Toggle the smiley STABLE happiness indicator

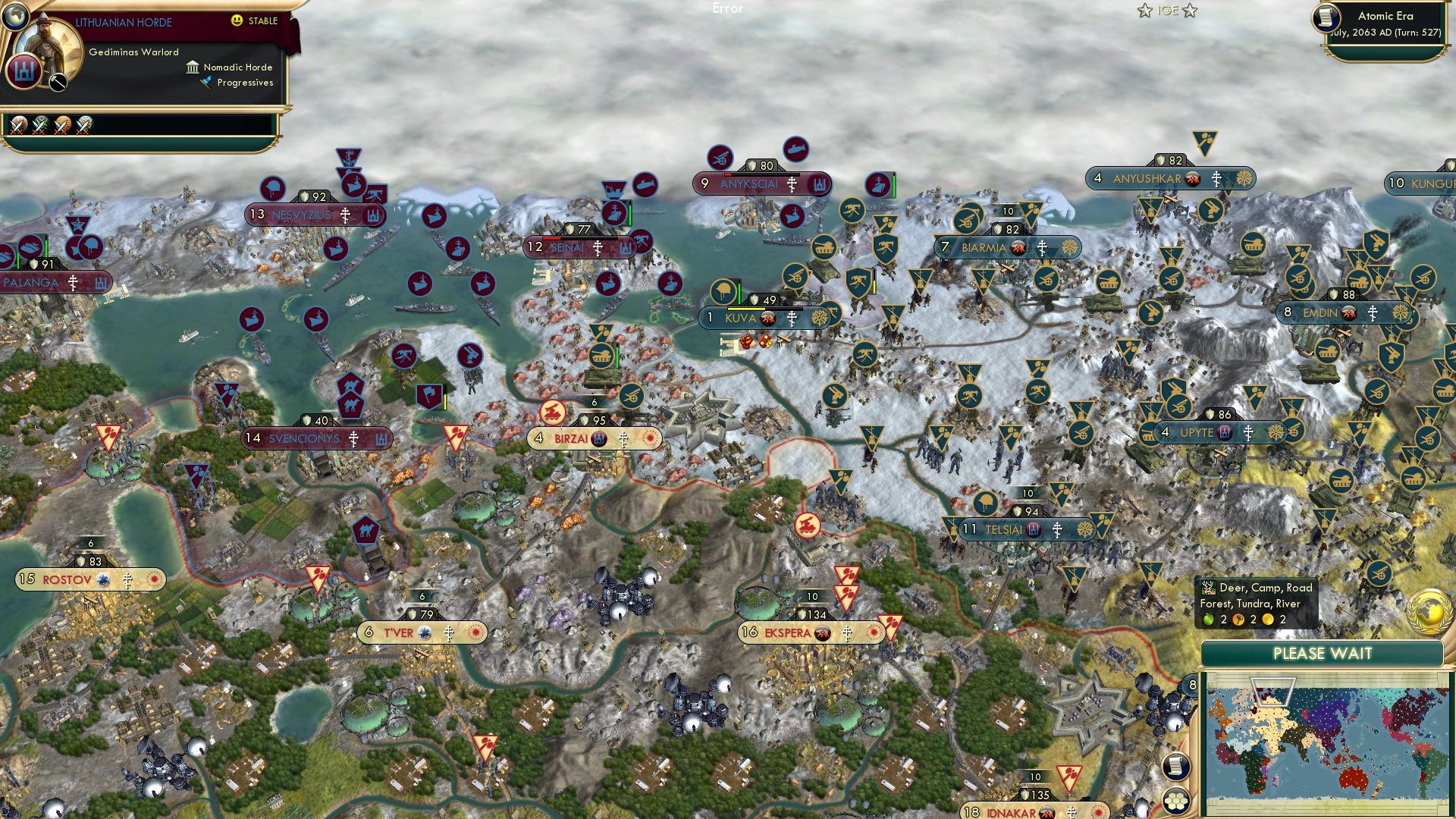coord(236,20)
